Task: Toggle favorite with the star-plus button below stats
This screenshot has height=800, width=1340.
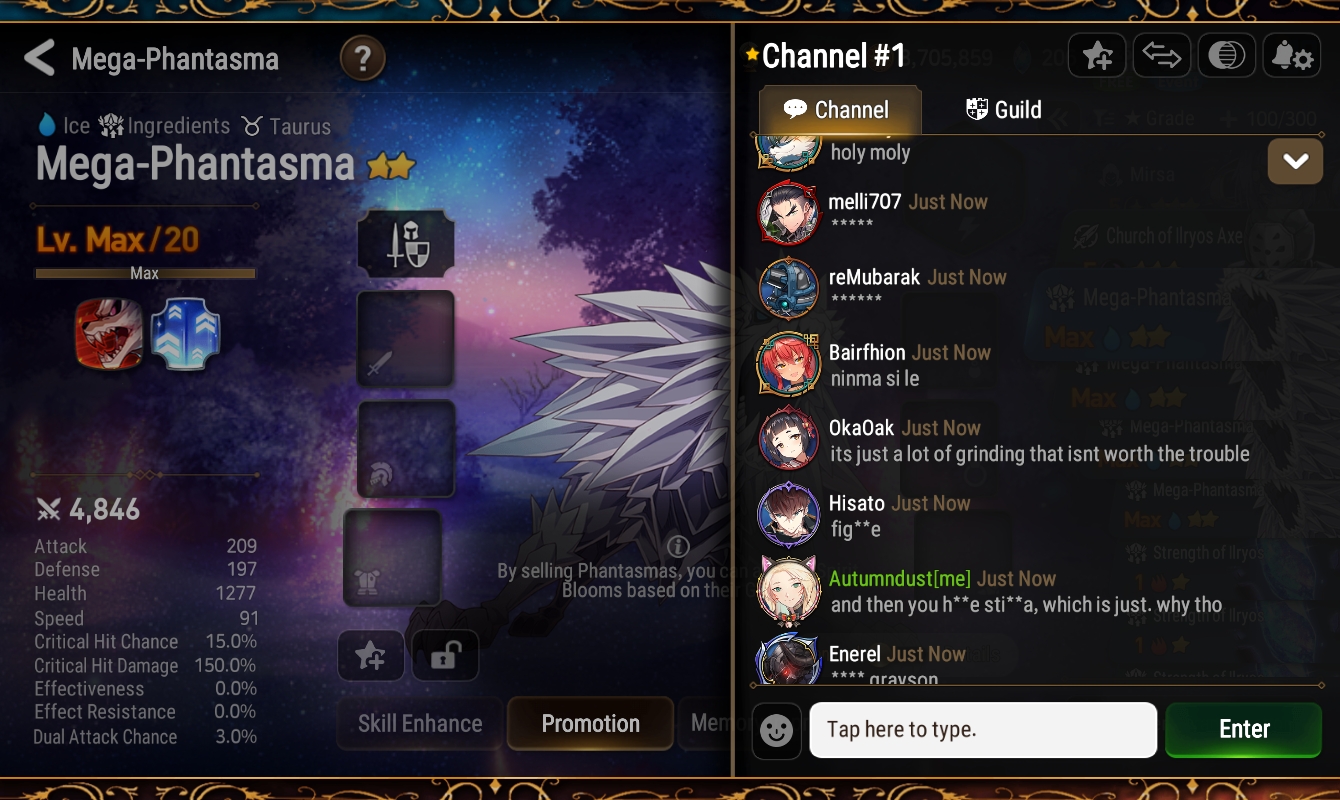Action: (371, 655)
